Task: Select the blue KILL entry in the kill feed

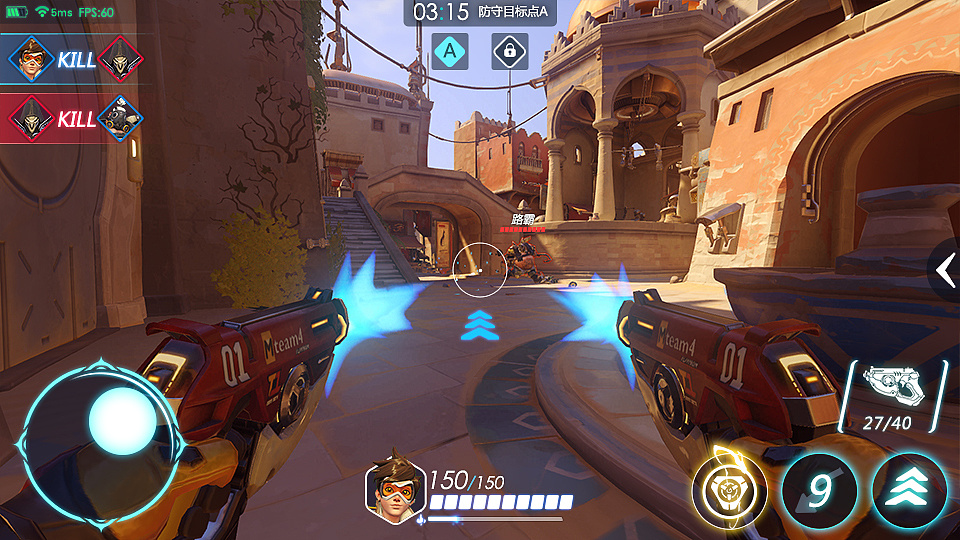Action: [x=74, y=59]
